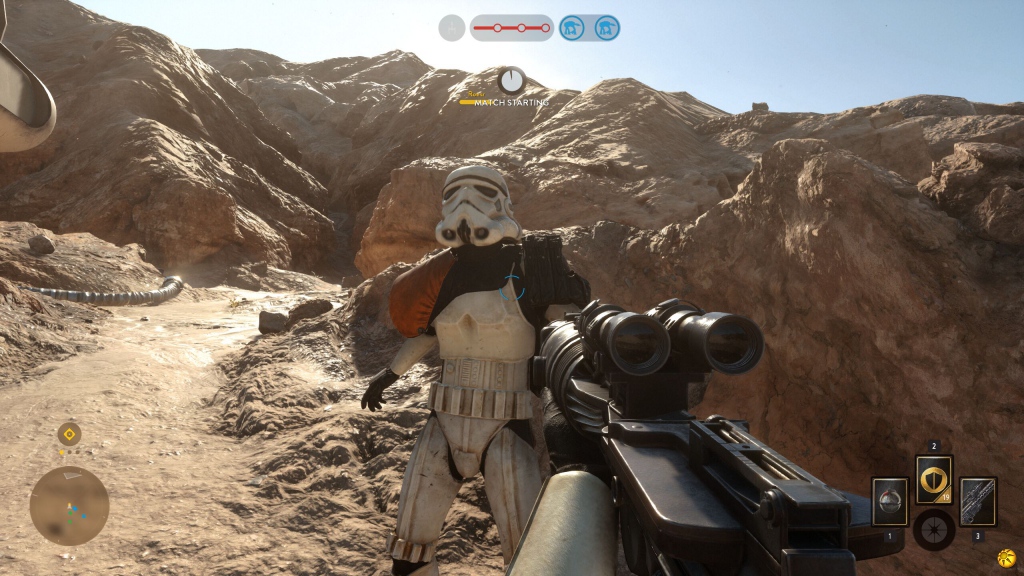Viewport: 1024px width, 576px height.
Task: Click the left blue AT-AT icon
Action: [x=572, y=28]
